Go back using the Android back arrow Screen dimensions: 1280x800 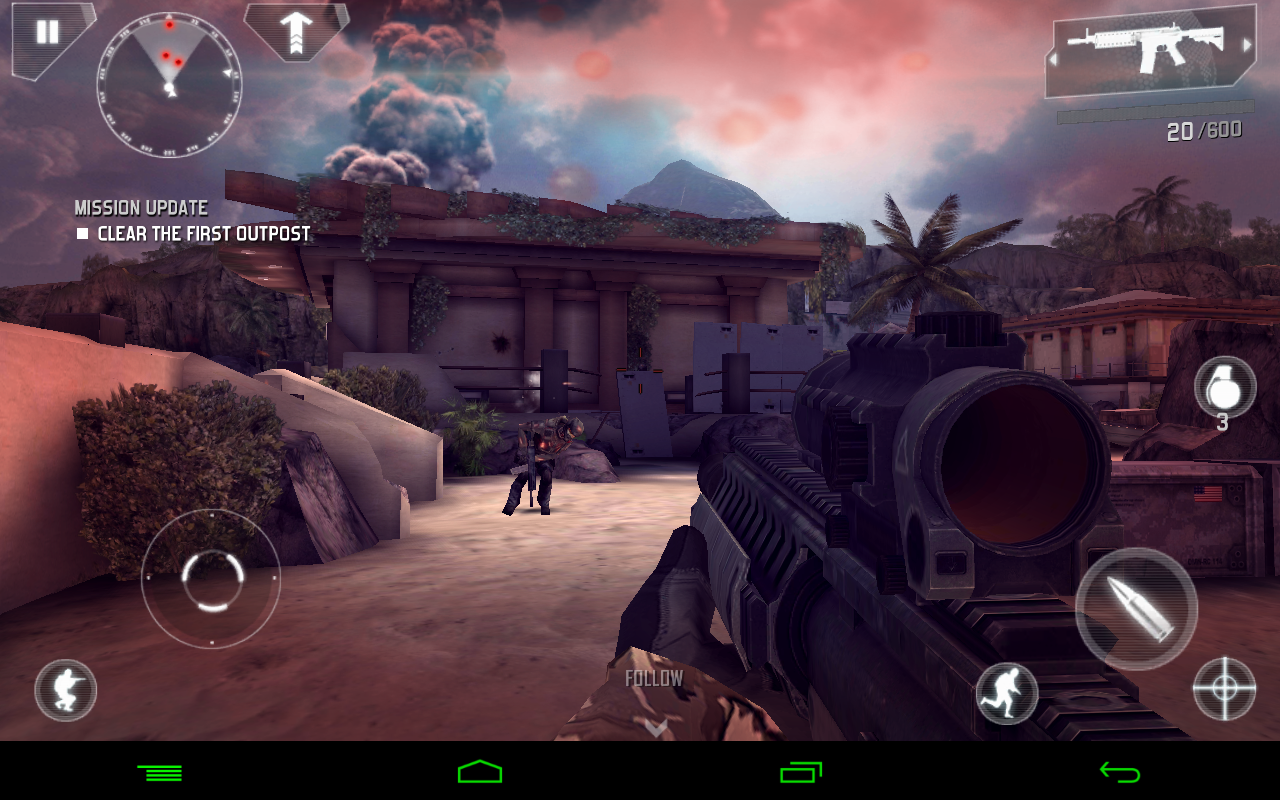click(1119, 772)
